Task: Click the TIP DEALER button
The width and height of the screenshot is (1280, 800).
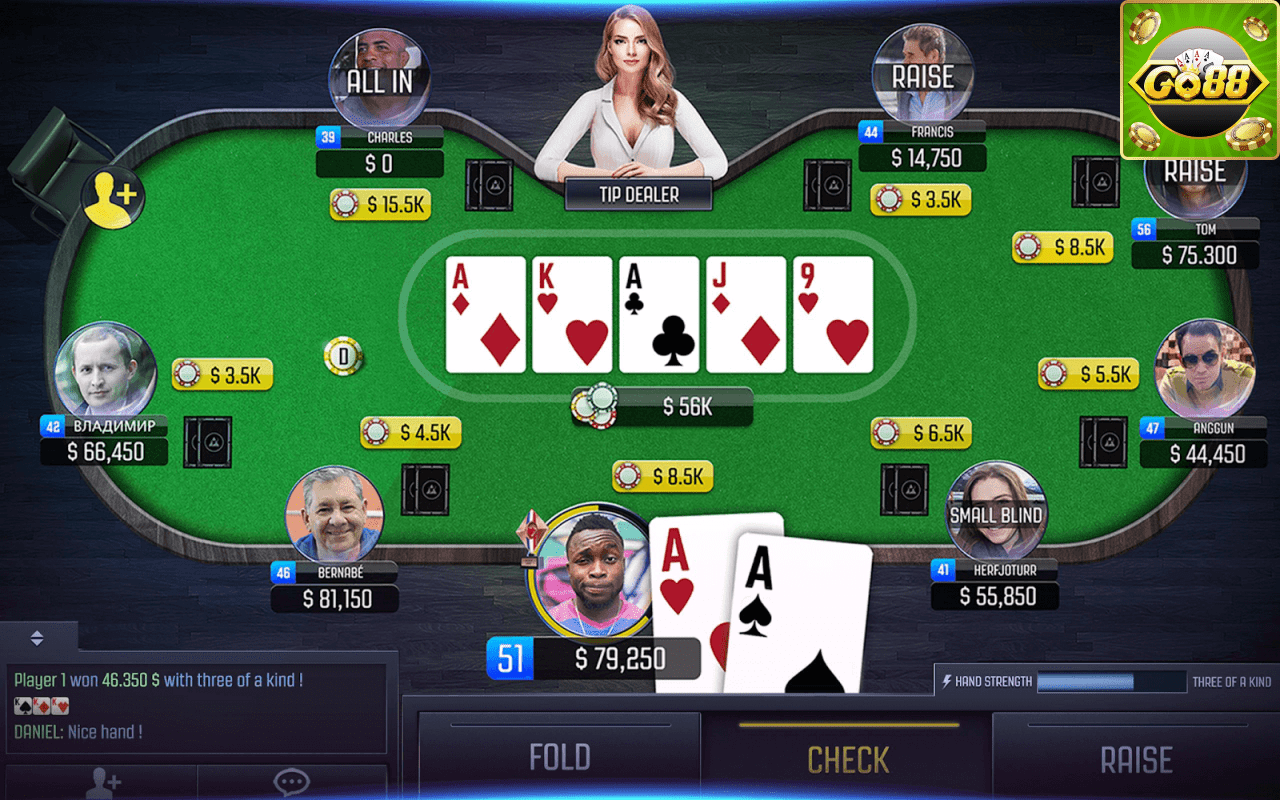Action: pyautogui.click(x=637, y=194)
